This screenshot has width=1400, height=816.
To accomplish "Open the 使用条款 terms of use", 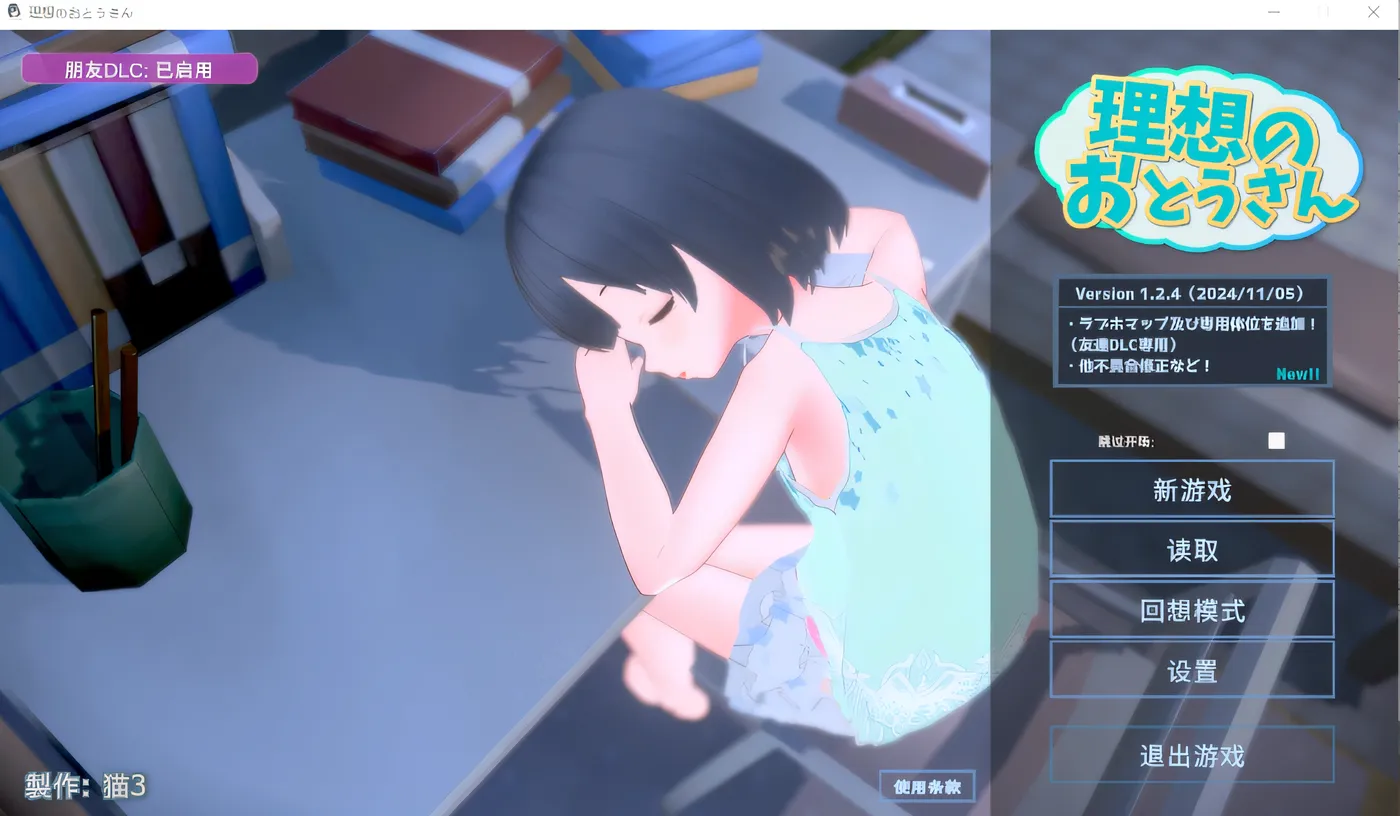I will coord(928,786).
